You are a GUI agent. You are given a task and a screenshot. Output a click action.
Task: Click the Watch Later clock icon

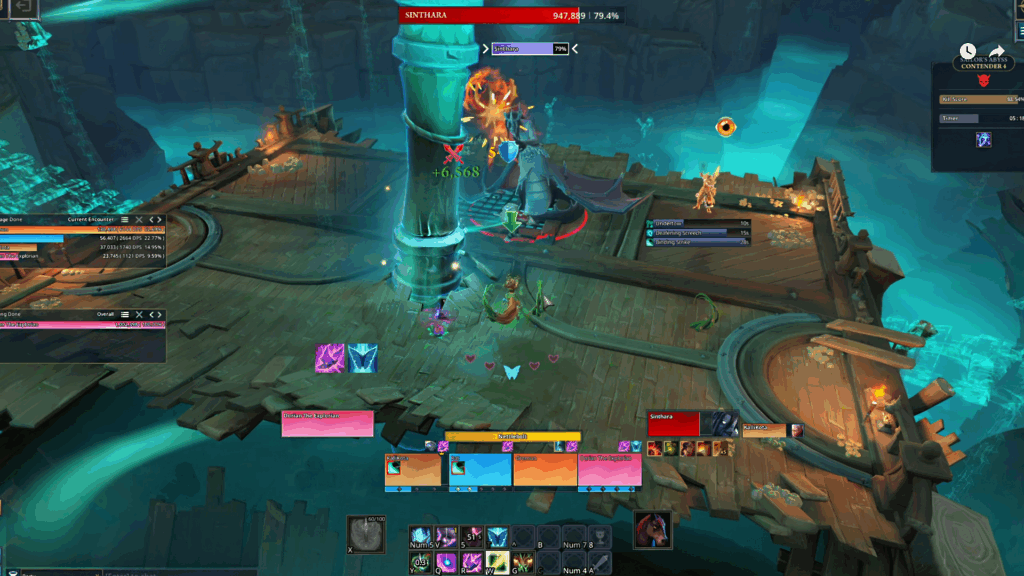(x=967, y=51)
